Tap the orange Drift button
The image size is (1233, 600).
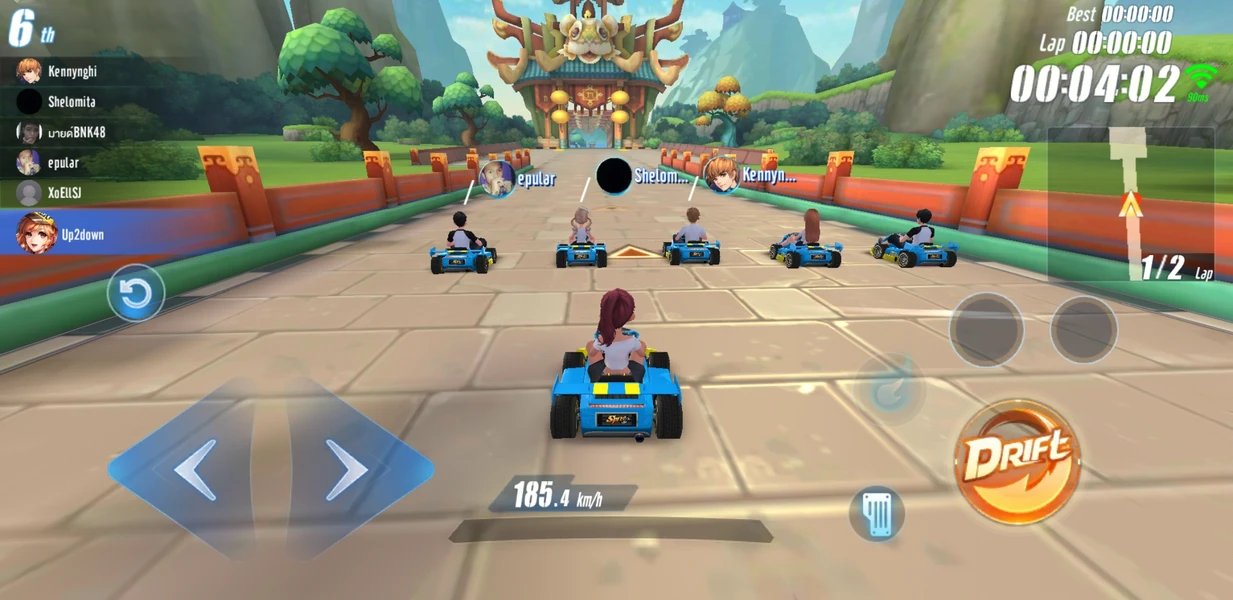1016,462
